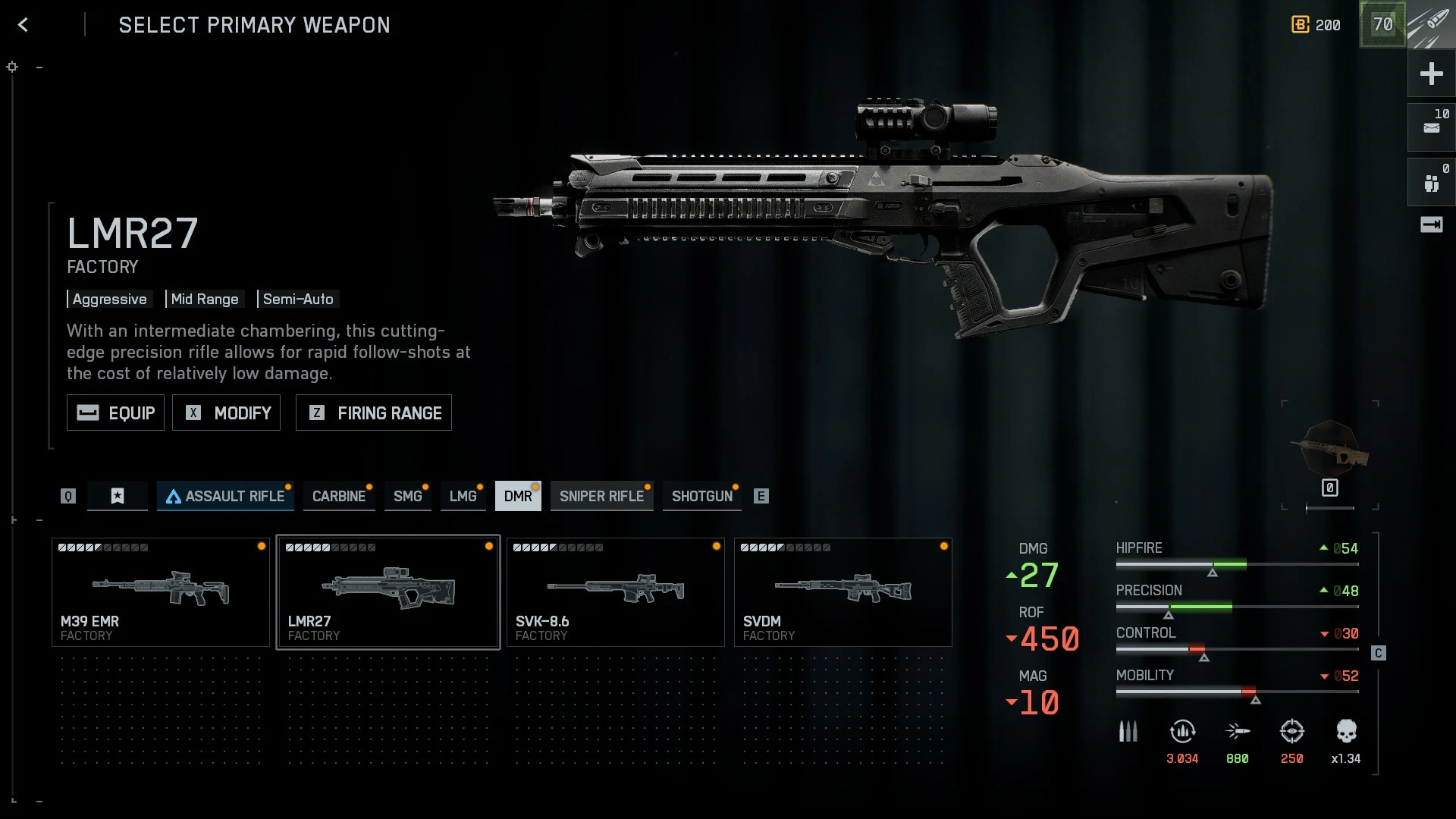Pick the SVK-8.6 weapon card
This screenshot has width=1456, height=819.
(x=616, y=592)
